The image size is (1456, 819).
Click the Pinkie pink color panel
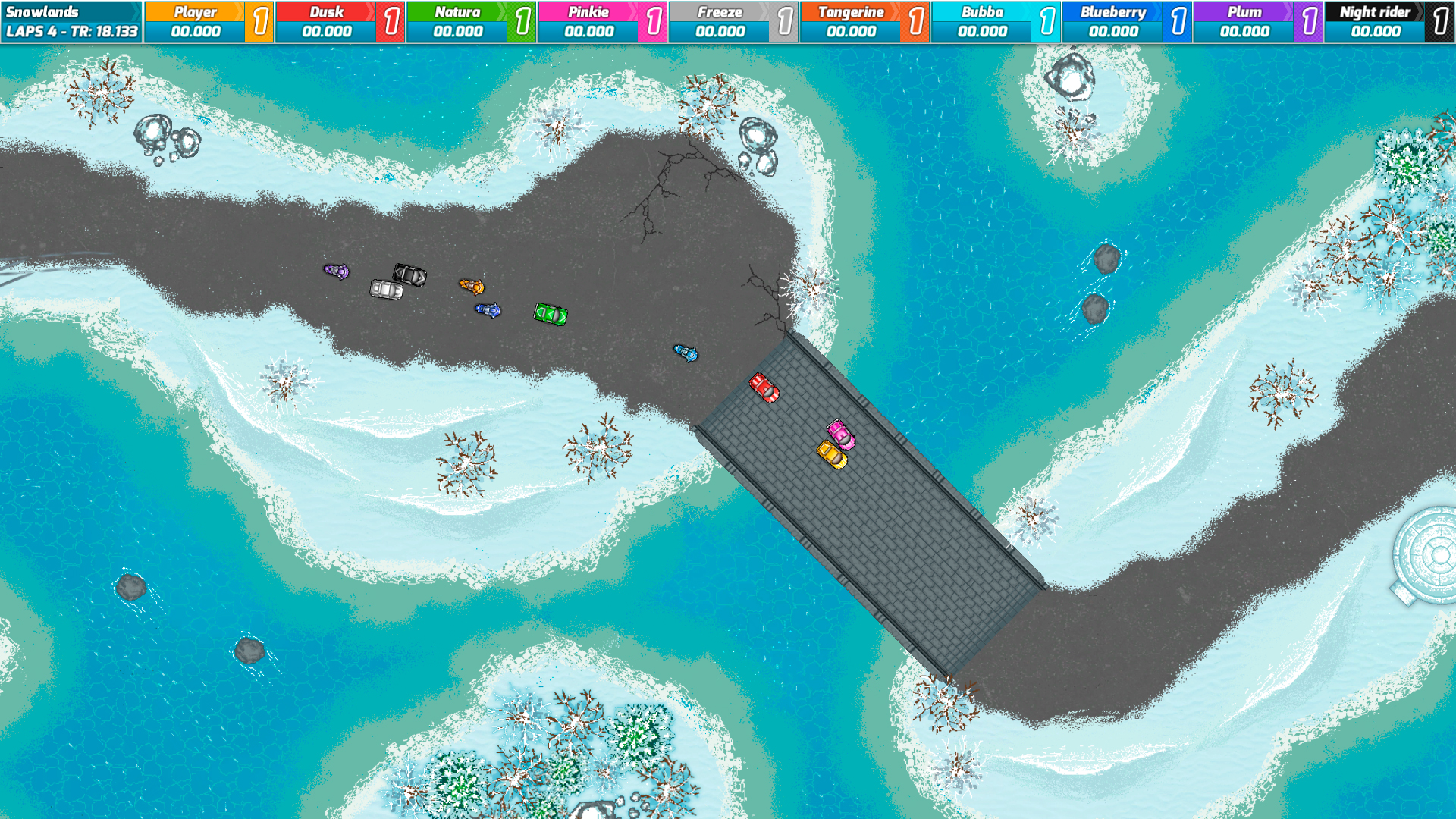588,11
